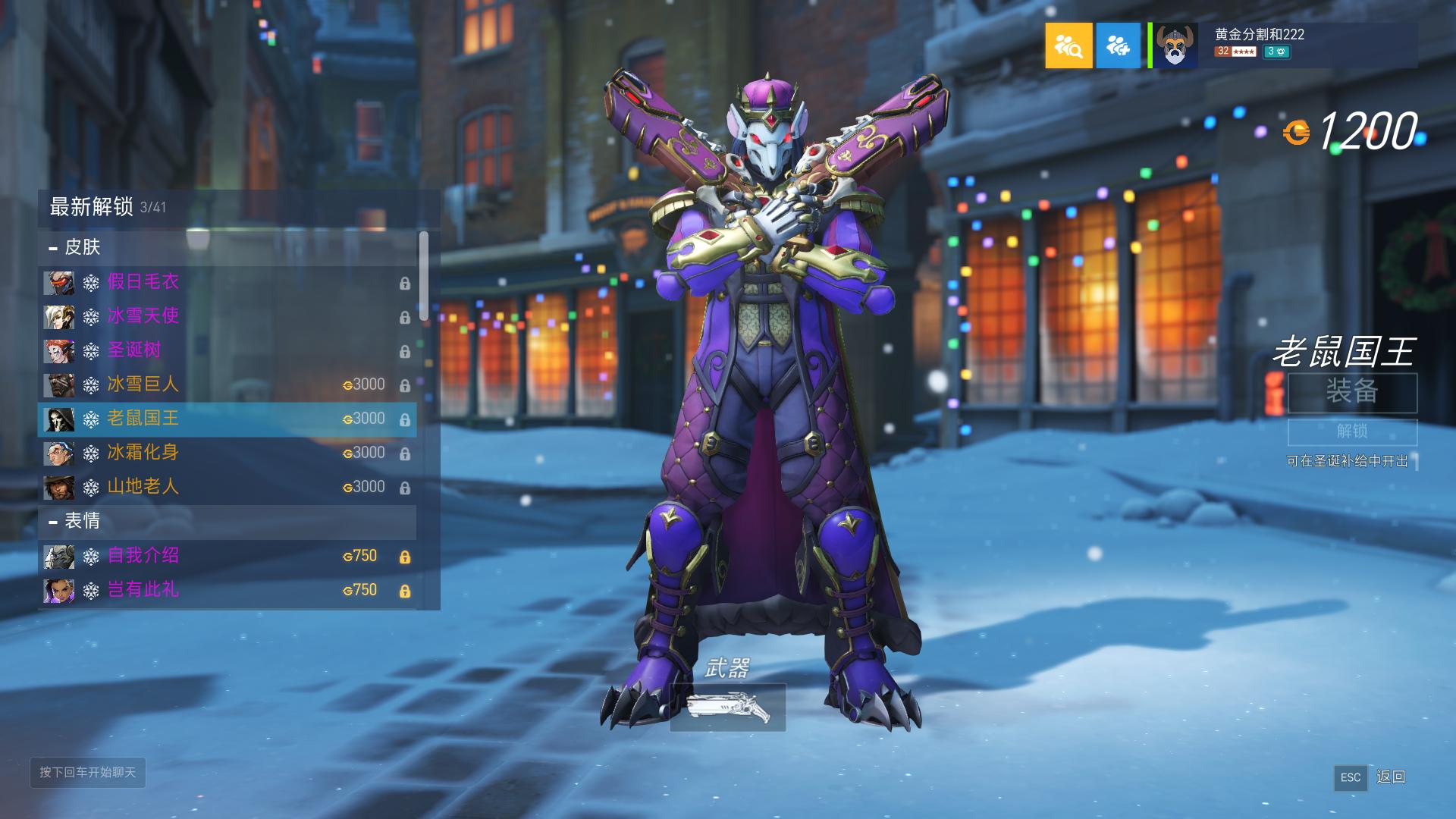
Task: Select the 自我介绍 emote entry
Action: click(x=226, y=556)
